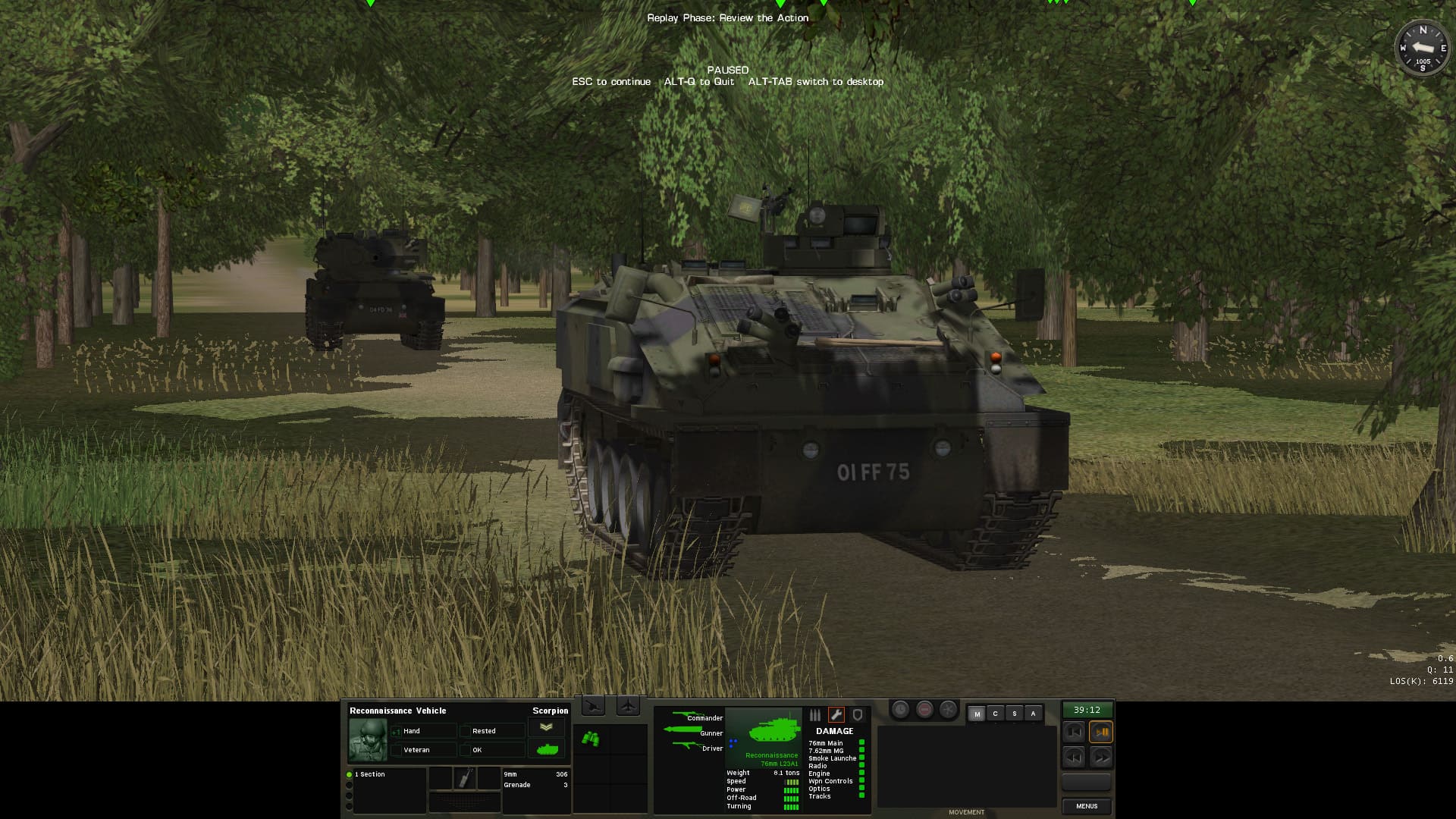Skip back to the replay start
The height and width of the screenshot is (819, 1456).
[x=1073, y=733]
